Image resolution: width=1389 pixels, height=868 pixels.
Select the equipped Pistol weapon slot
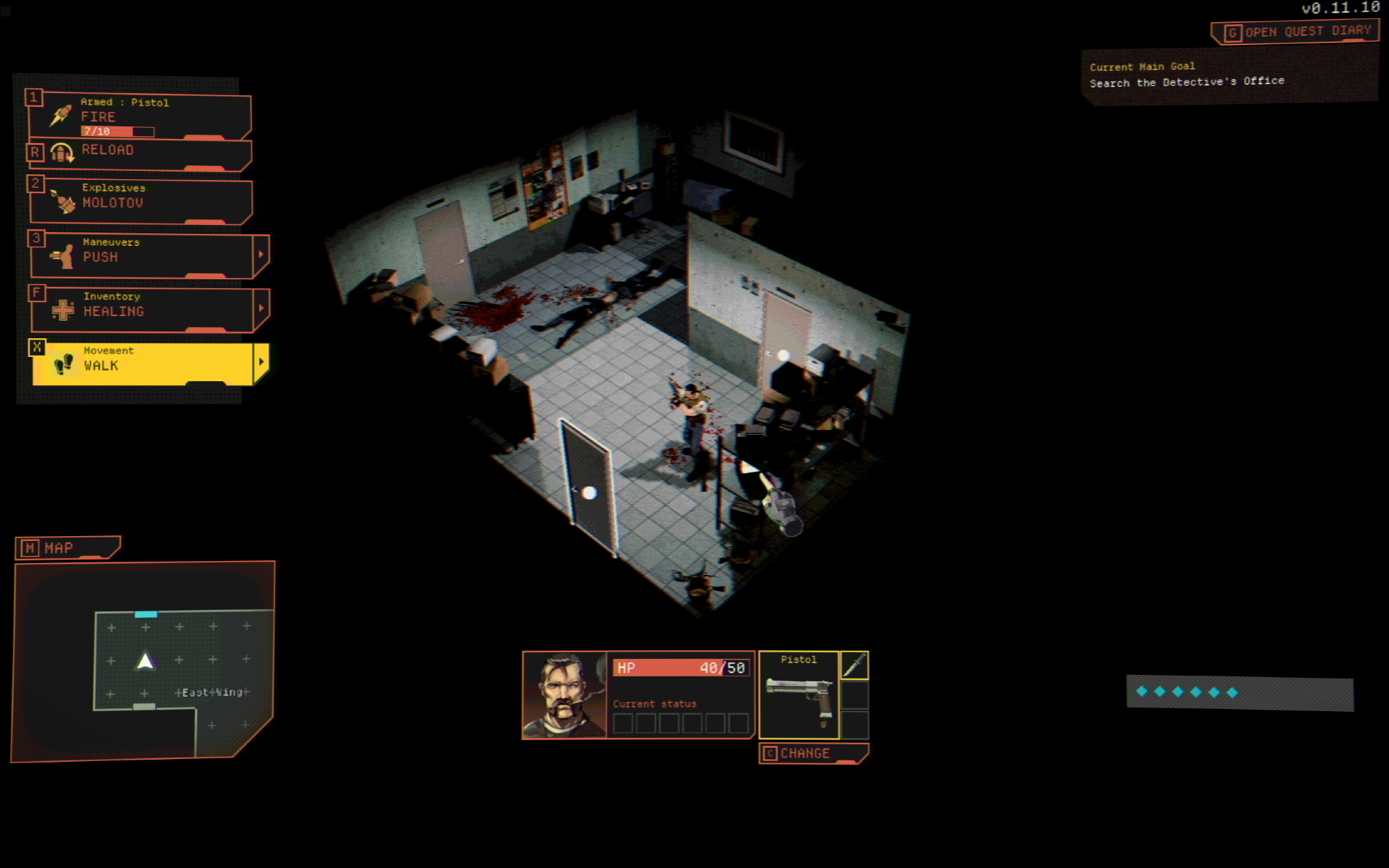(x=799, y=695)
